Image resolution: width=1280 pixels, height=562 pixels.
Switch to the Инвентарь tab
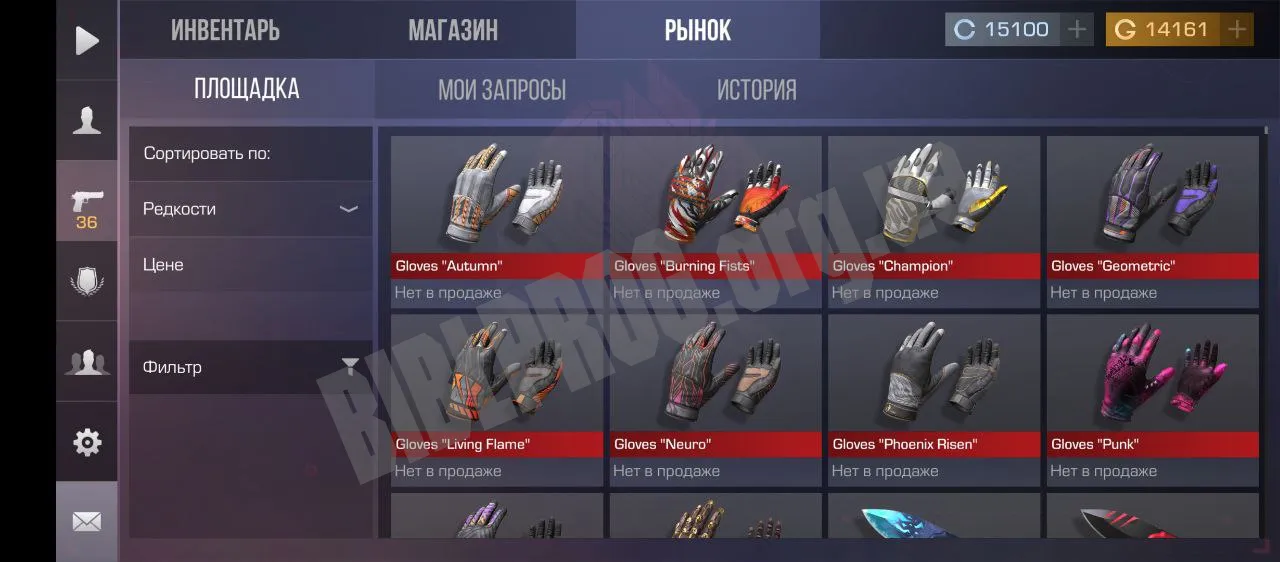pyautogui.click(x=225, y=30)
